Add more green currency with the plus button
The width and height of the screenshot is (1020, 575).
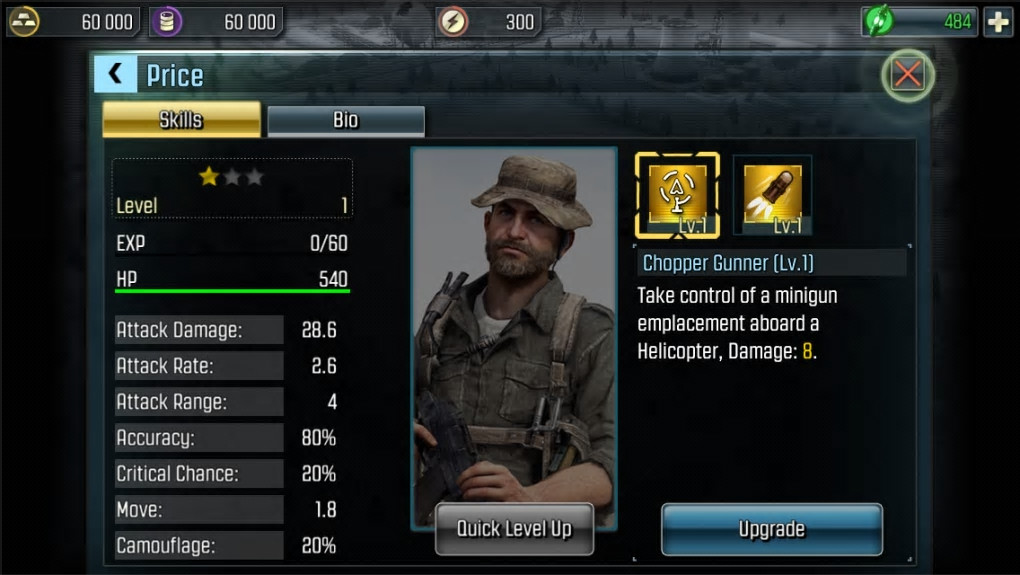click(x=998, y=21)
